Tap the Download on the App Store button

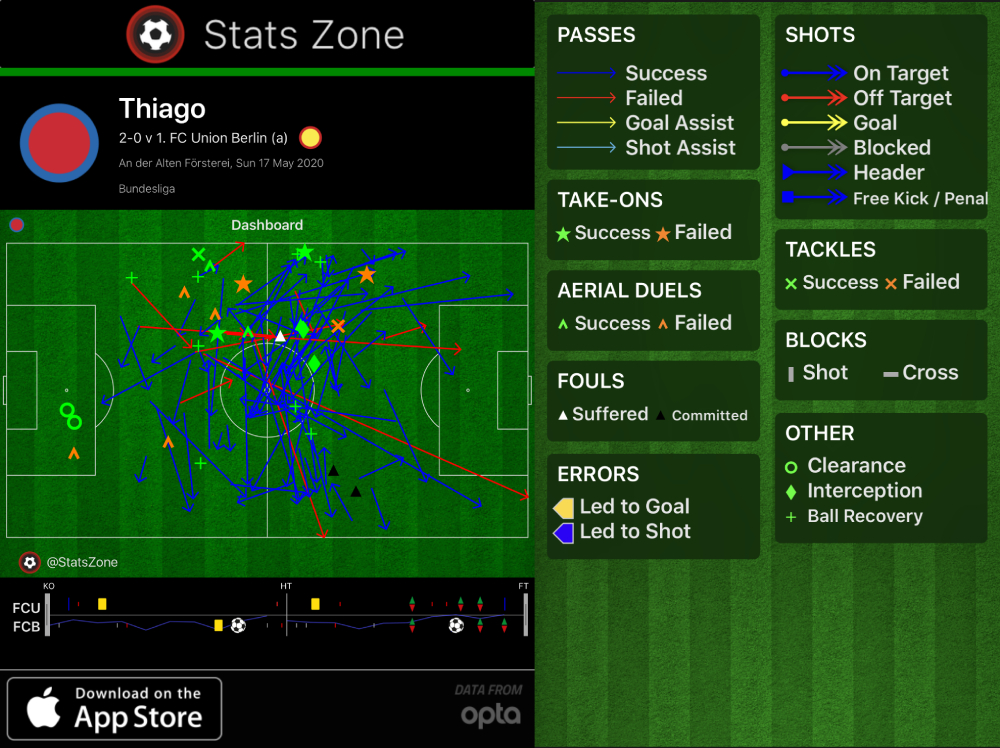(x=114, y=708)
